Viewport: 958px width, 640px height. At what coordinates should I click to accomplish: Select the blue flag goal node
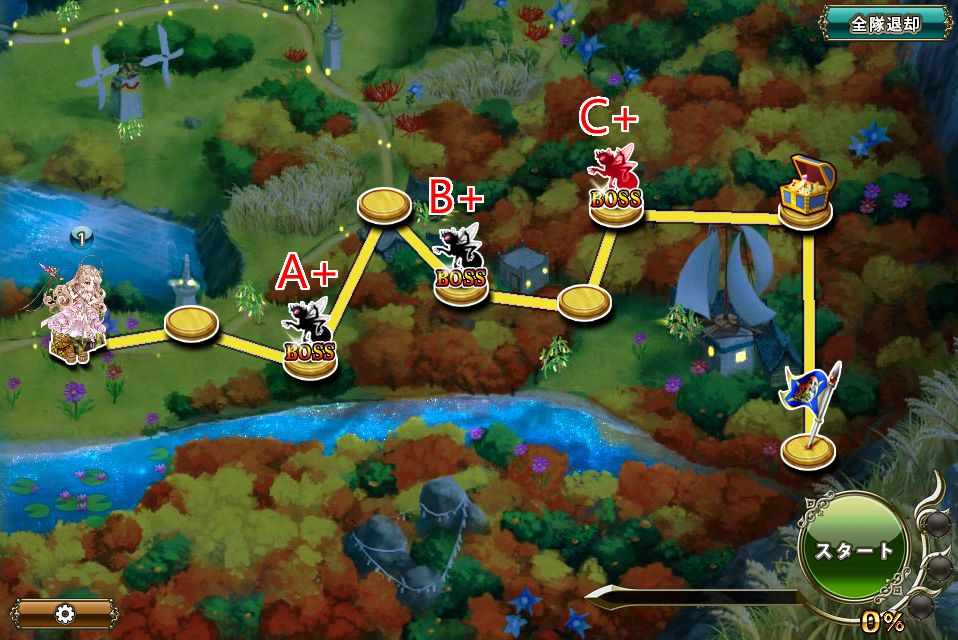[x=810, y=420]
